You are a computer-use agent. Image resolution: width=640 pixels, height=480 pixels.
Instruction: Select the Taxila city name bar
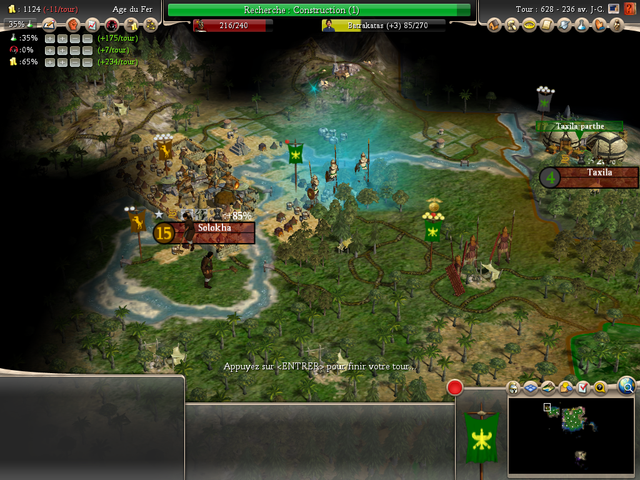point(599,174)
